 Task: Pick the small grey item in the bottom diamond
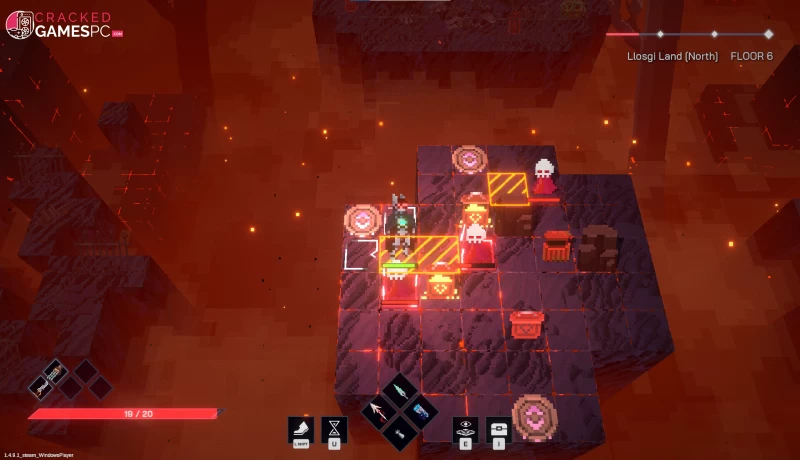click(400, 431)
